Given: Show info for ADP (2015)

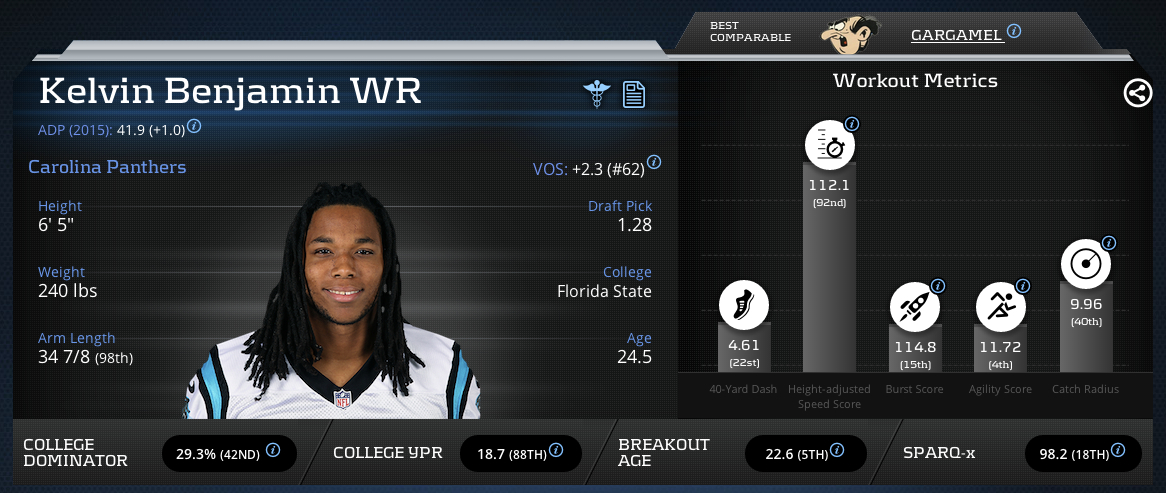Looking at the screenshot, I should 195,126.
